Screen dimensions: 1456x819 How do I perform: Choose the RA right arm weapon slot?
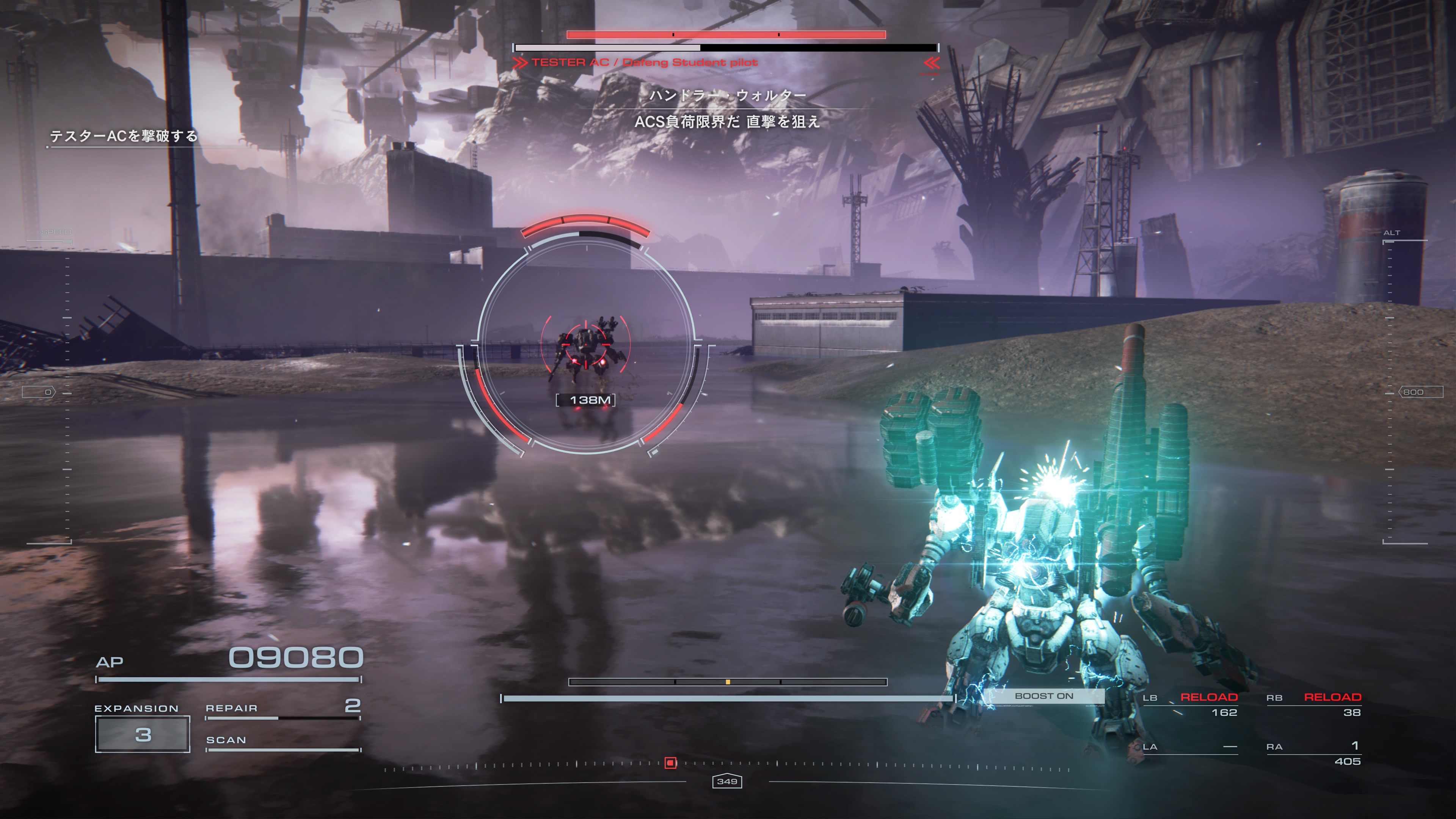[x=1313, y=753]
